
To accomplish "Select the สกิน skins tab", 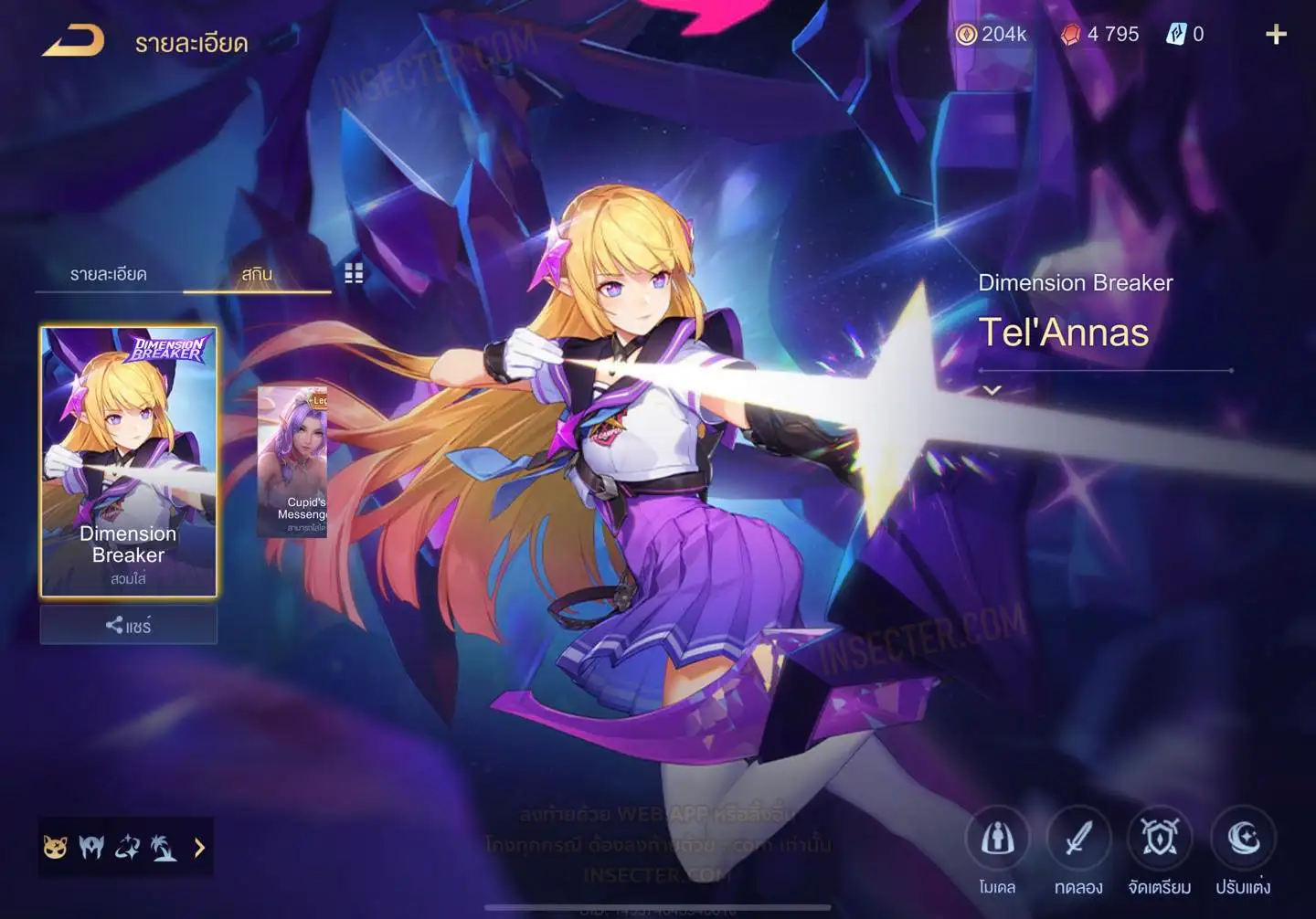I will pyautogui.click(x=257, y=274).
